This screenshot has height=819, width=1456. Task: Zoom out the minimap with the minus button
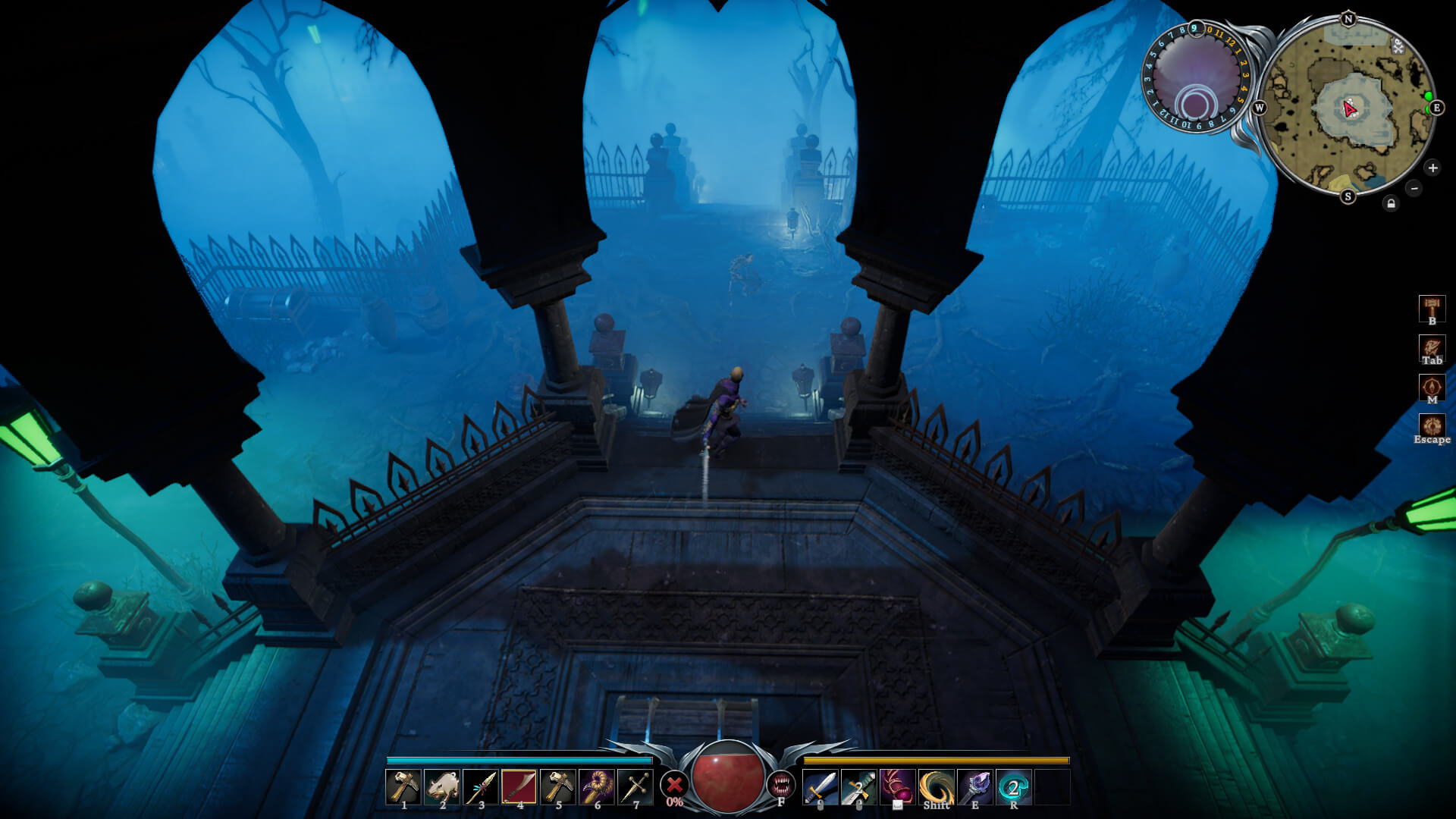1413,187
